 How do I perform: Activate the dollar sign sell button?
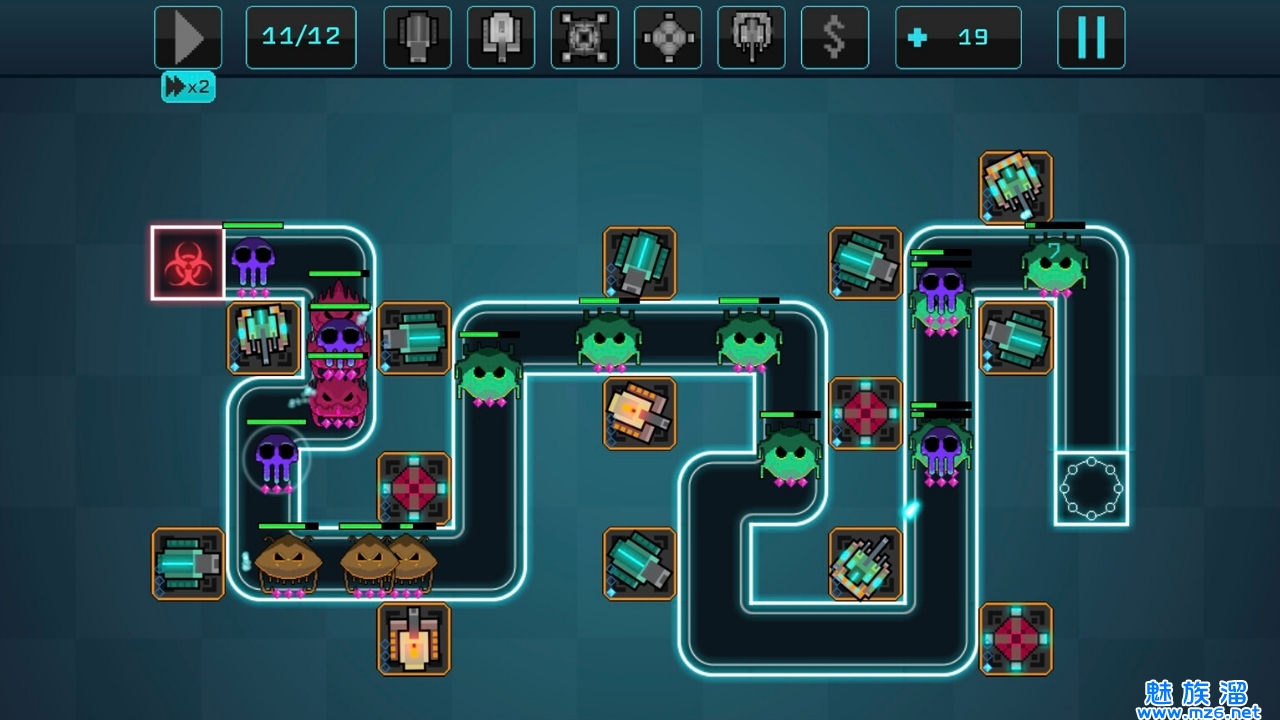(x=834, y=38)
